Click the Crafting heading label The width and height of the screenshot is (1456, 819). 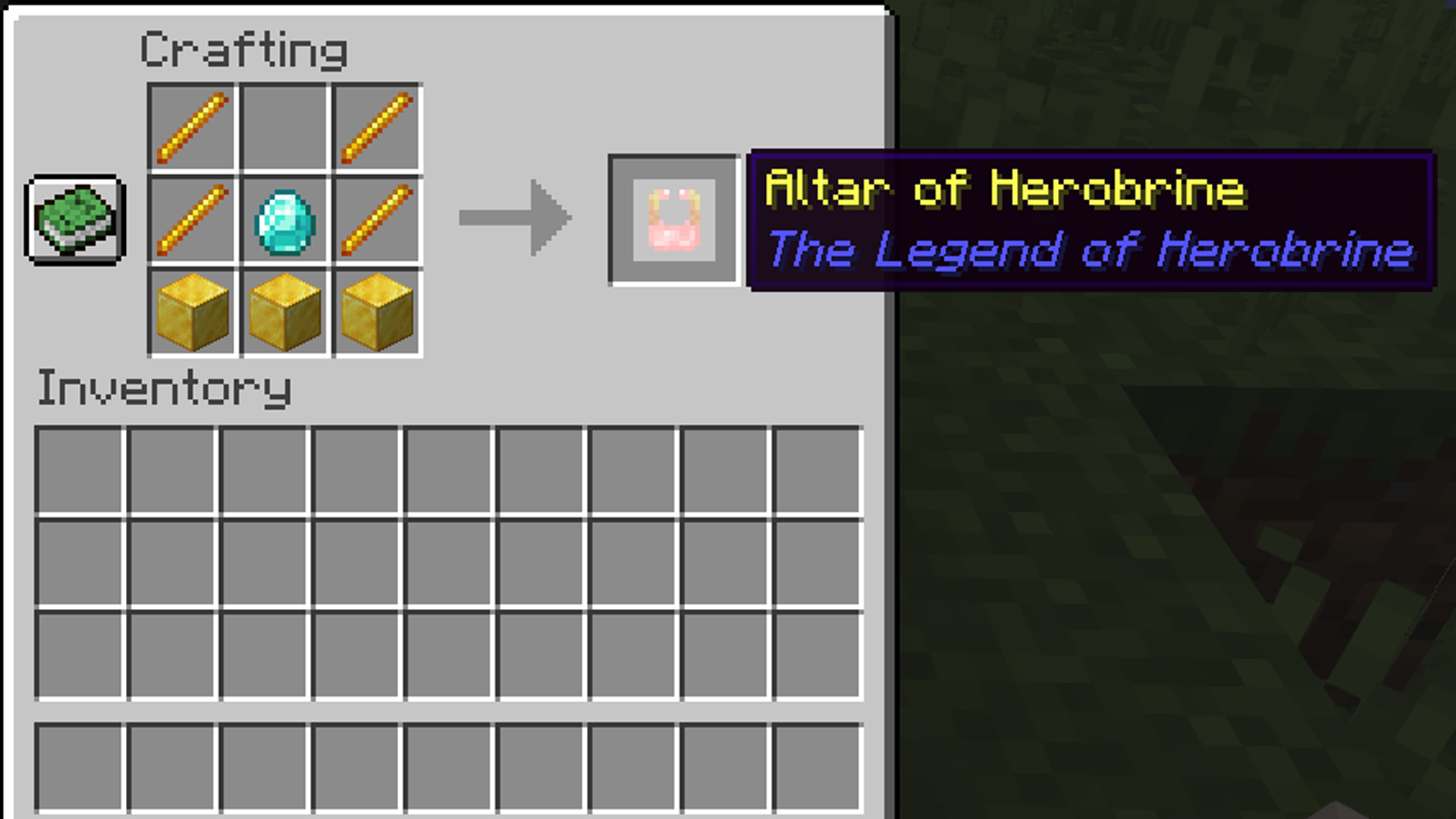[x=244, y=49]
